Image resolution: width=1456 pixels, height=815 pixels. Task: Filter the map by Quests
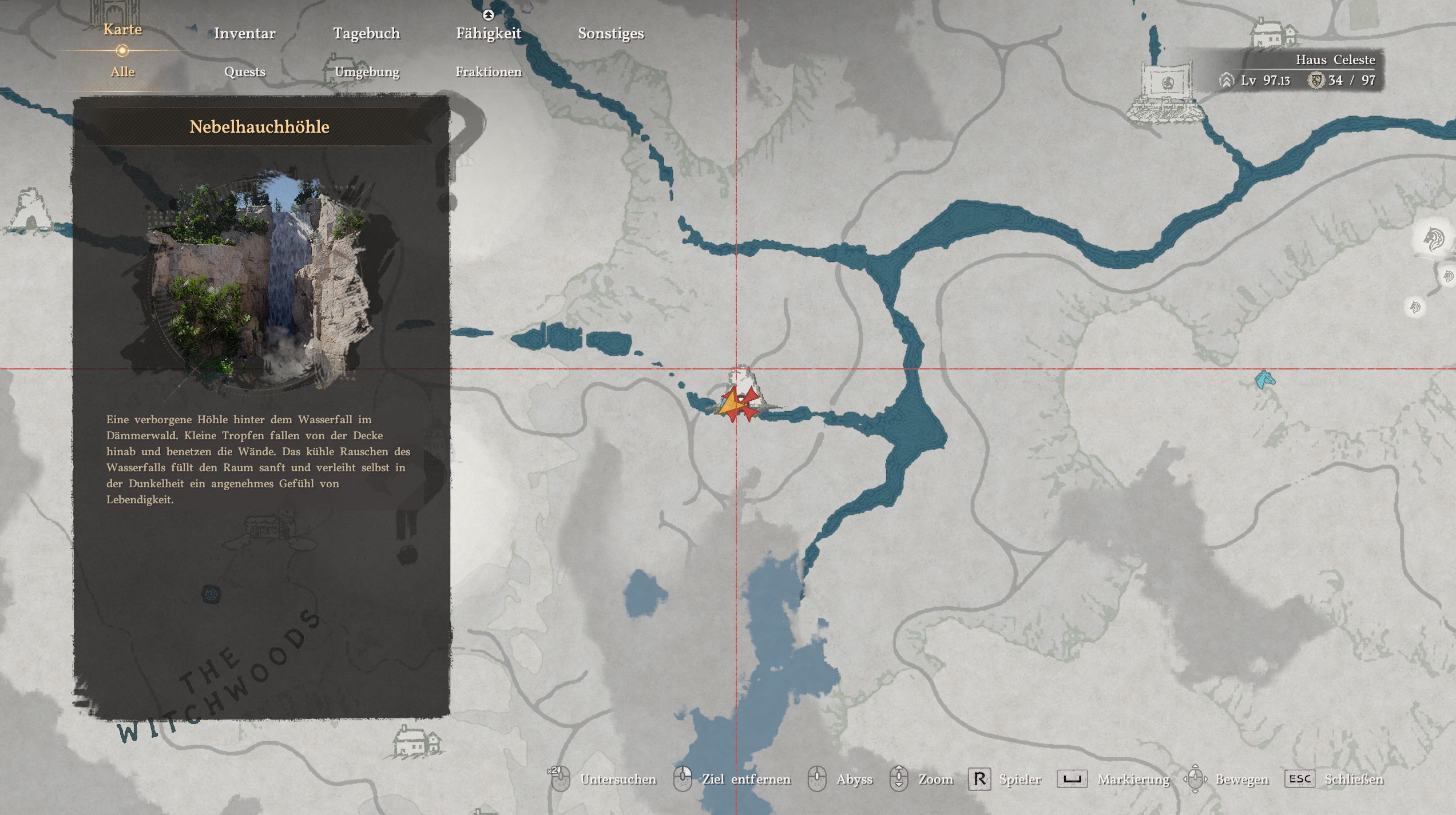tap(244, 72)
